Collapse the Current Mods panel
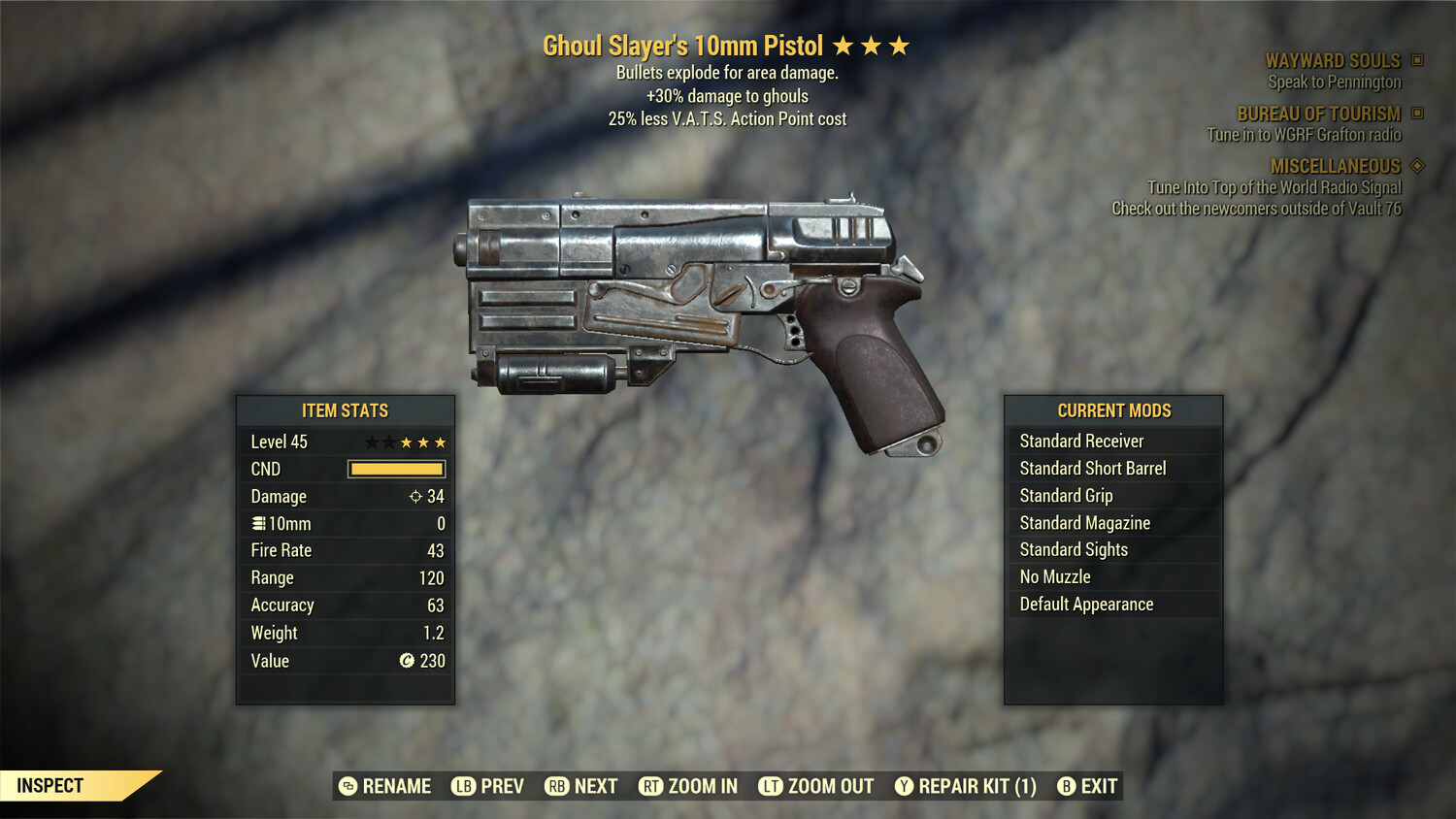Screen dimensions: 1456x819 pos(1113,410)
